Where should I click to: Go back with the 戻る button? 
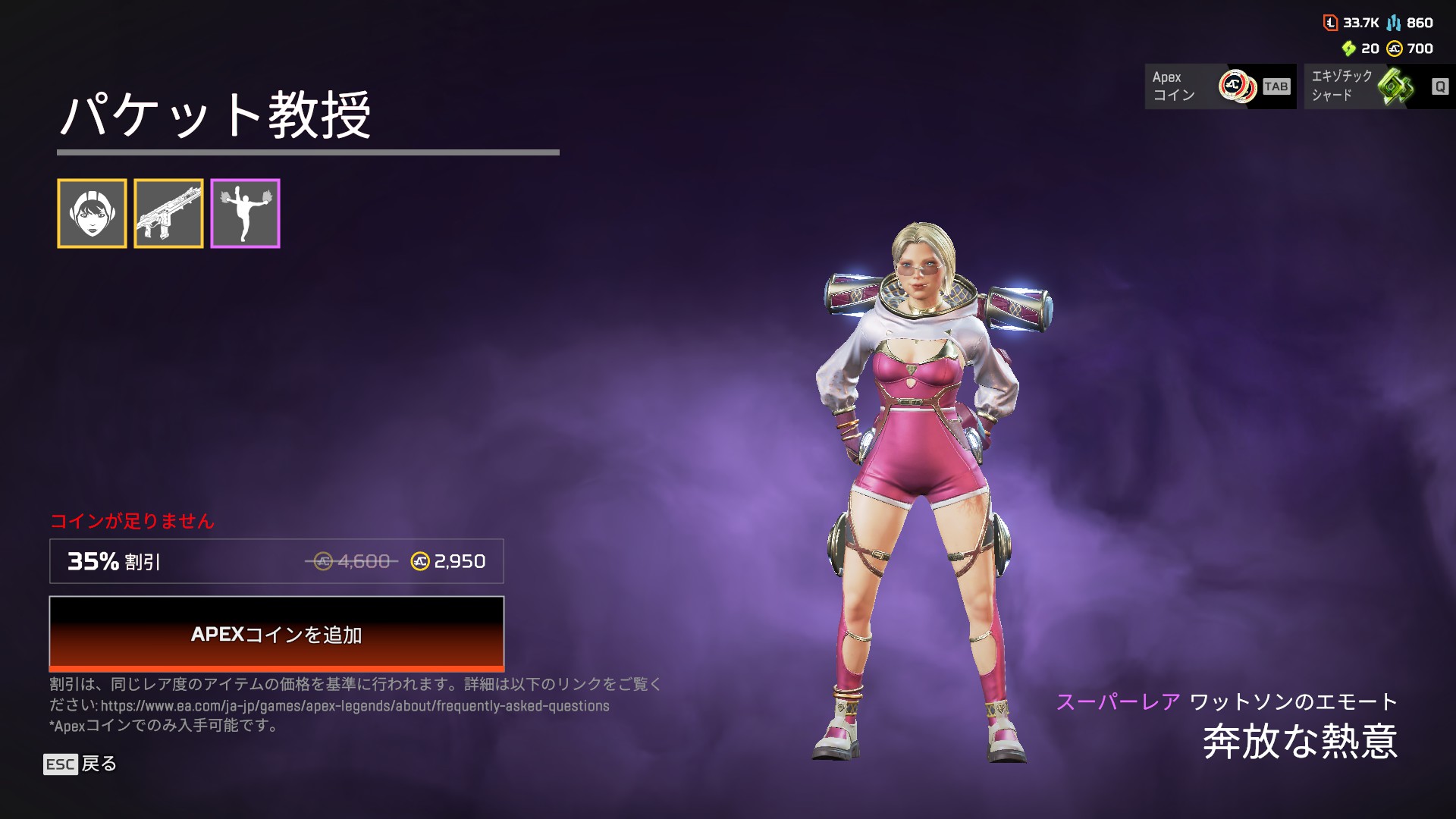pyautogui.click(x=80, y=764)
